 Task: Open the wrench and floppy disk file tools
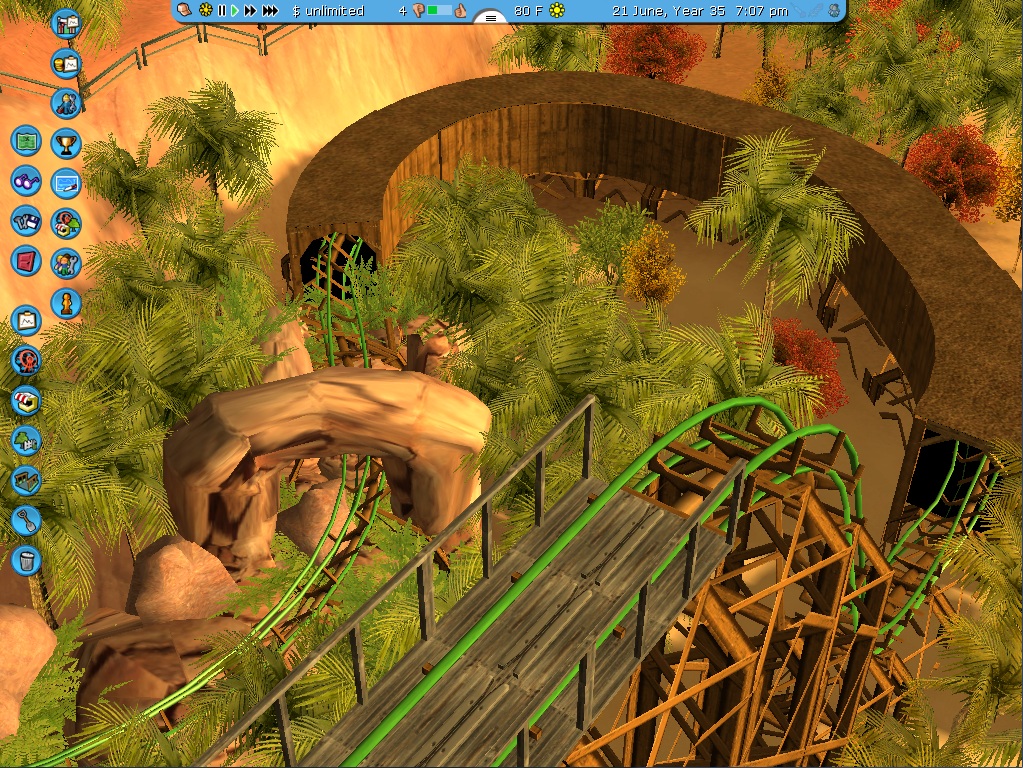[26, 222]
